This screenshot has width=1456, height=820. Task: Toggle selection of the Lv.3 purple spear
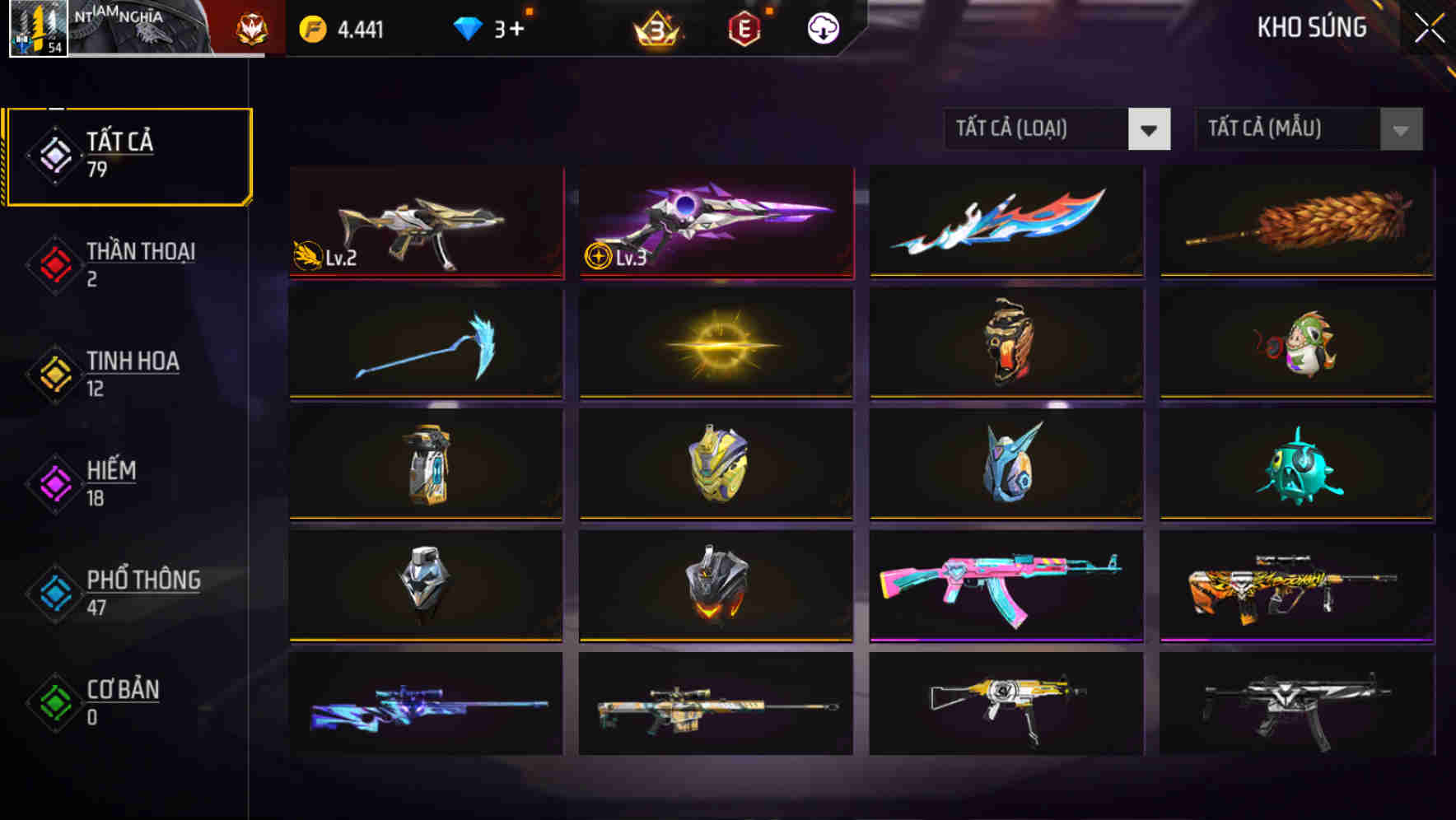point(715,222)
